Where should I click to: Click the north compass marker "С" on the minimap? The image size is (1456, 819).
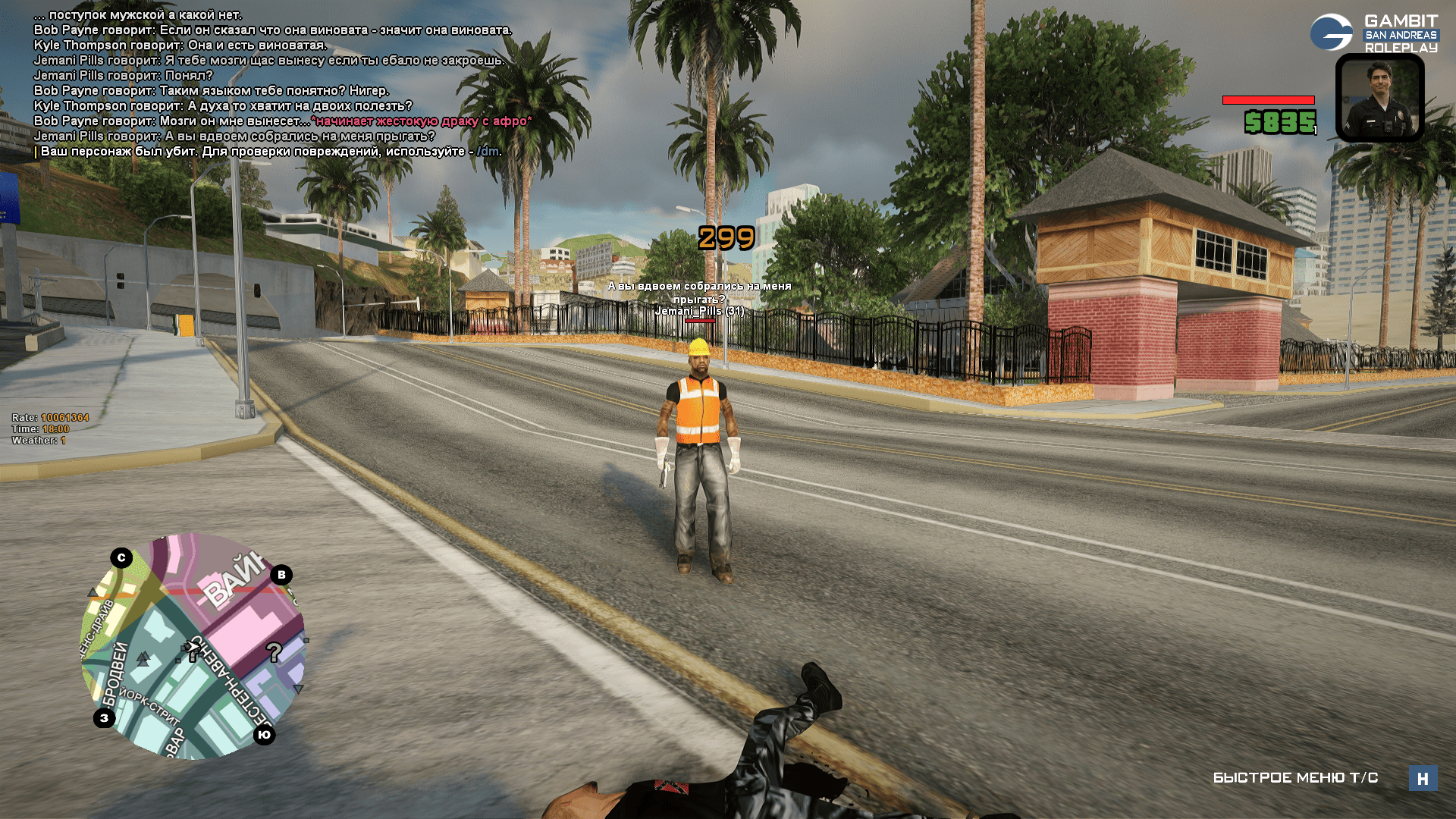pyautogui.click(x=121, y=558)
